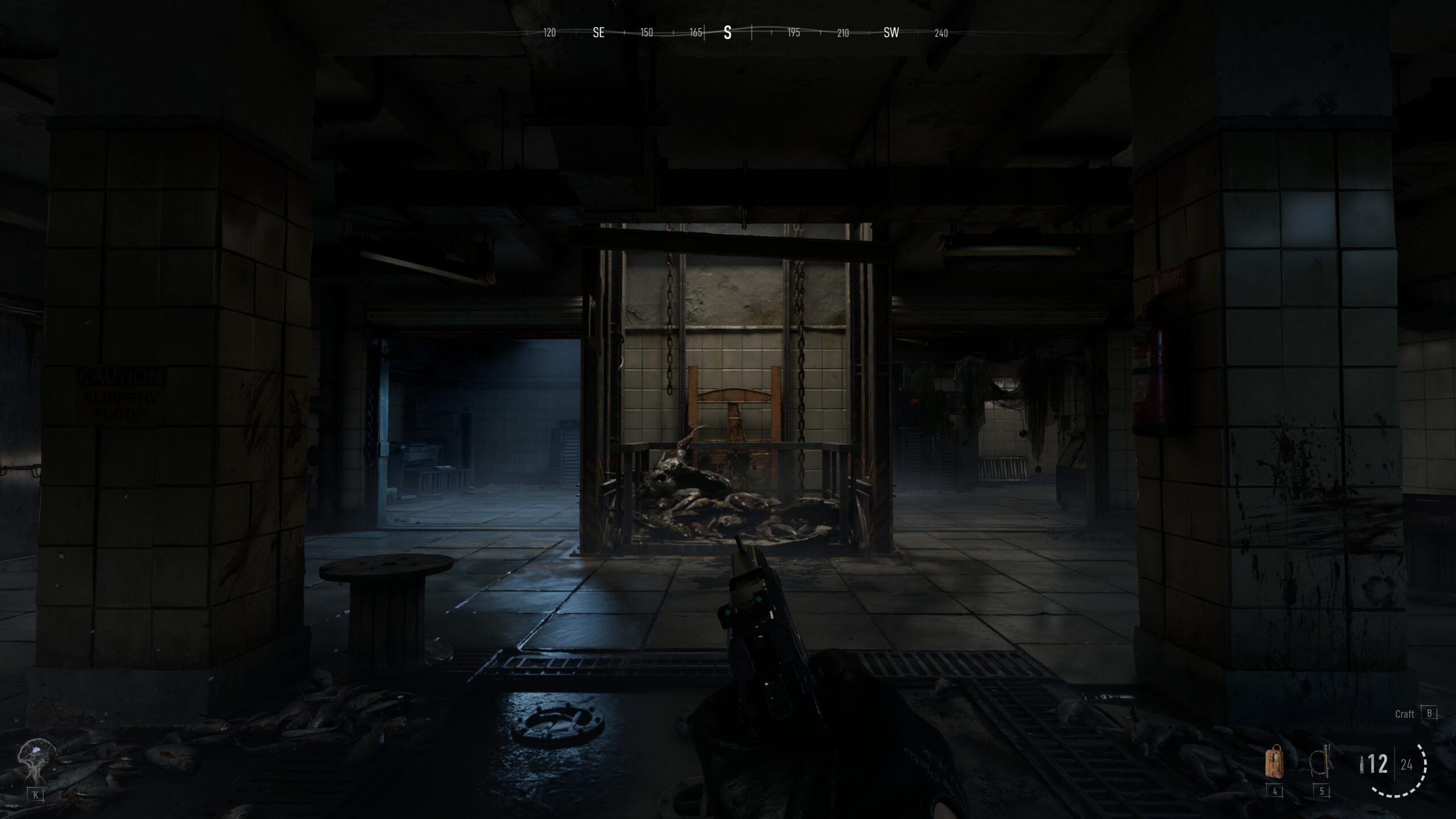Click the S cardinal marker on the compass
The width and height of the screenshot is (1456, 819).
[x=728, y=33]
